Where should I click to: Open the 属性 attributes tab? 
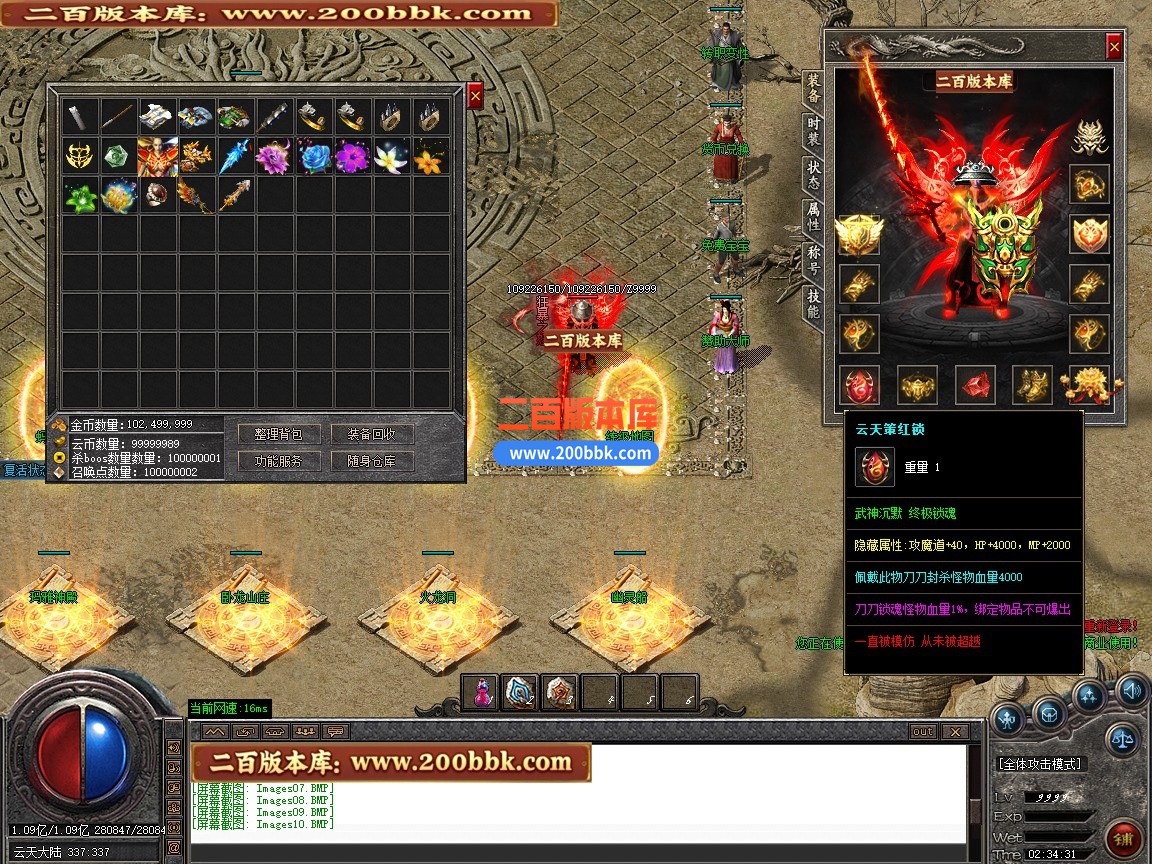[x=814, y=215]
